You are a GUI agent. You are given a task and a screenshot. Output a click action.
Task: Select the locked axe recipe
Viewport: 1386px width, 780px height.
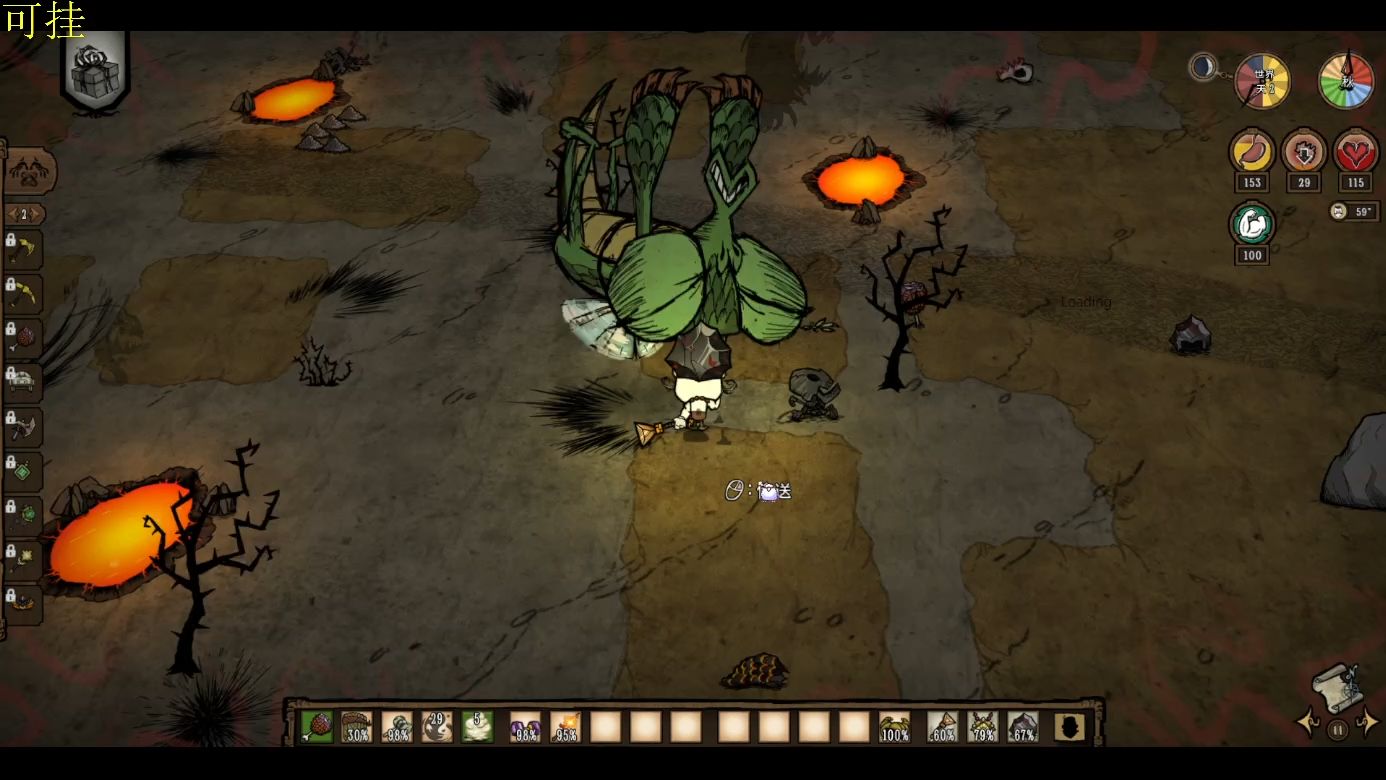coord(26,427)
